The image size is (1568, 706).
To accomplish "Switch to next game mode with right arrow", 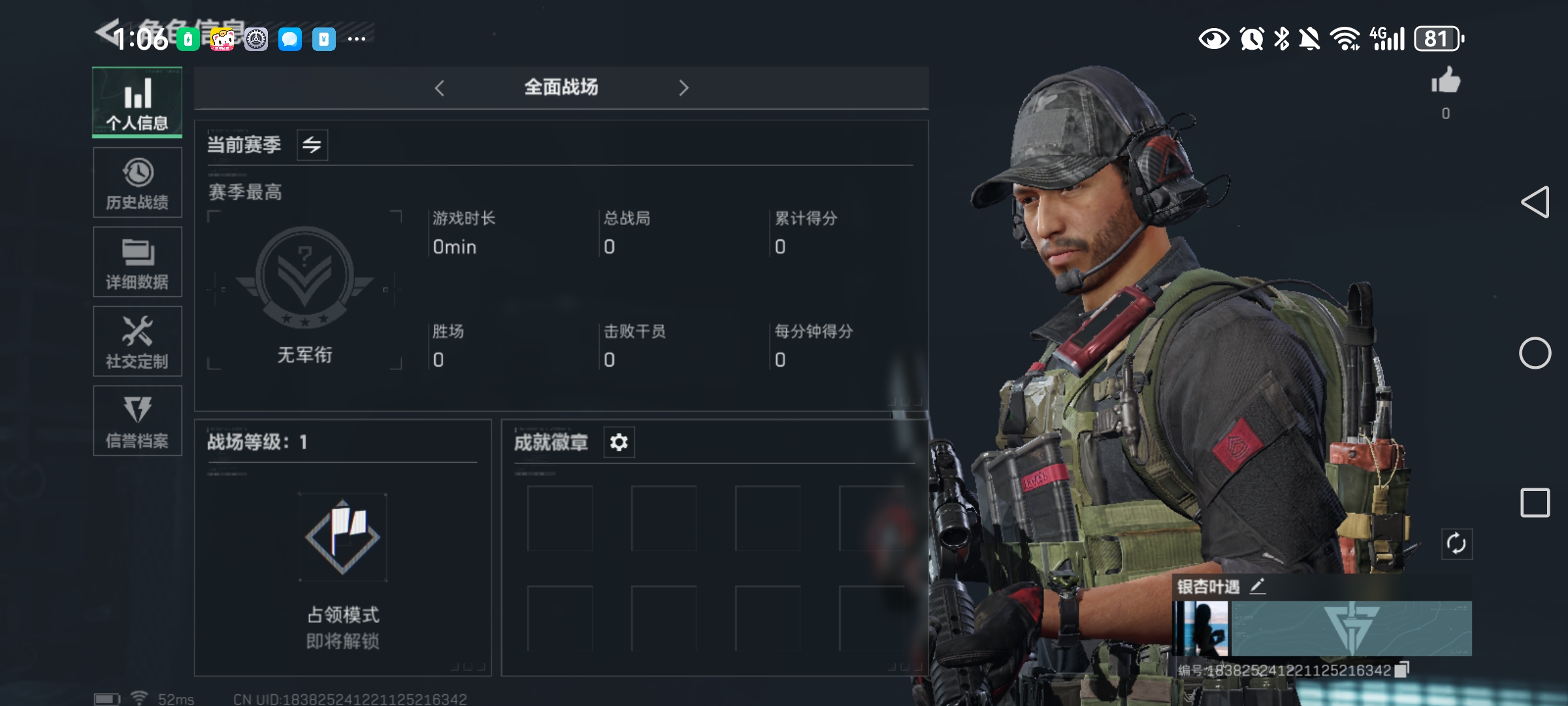I will 683,88.
